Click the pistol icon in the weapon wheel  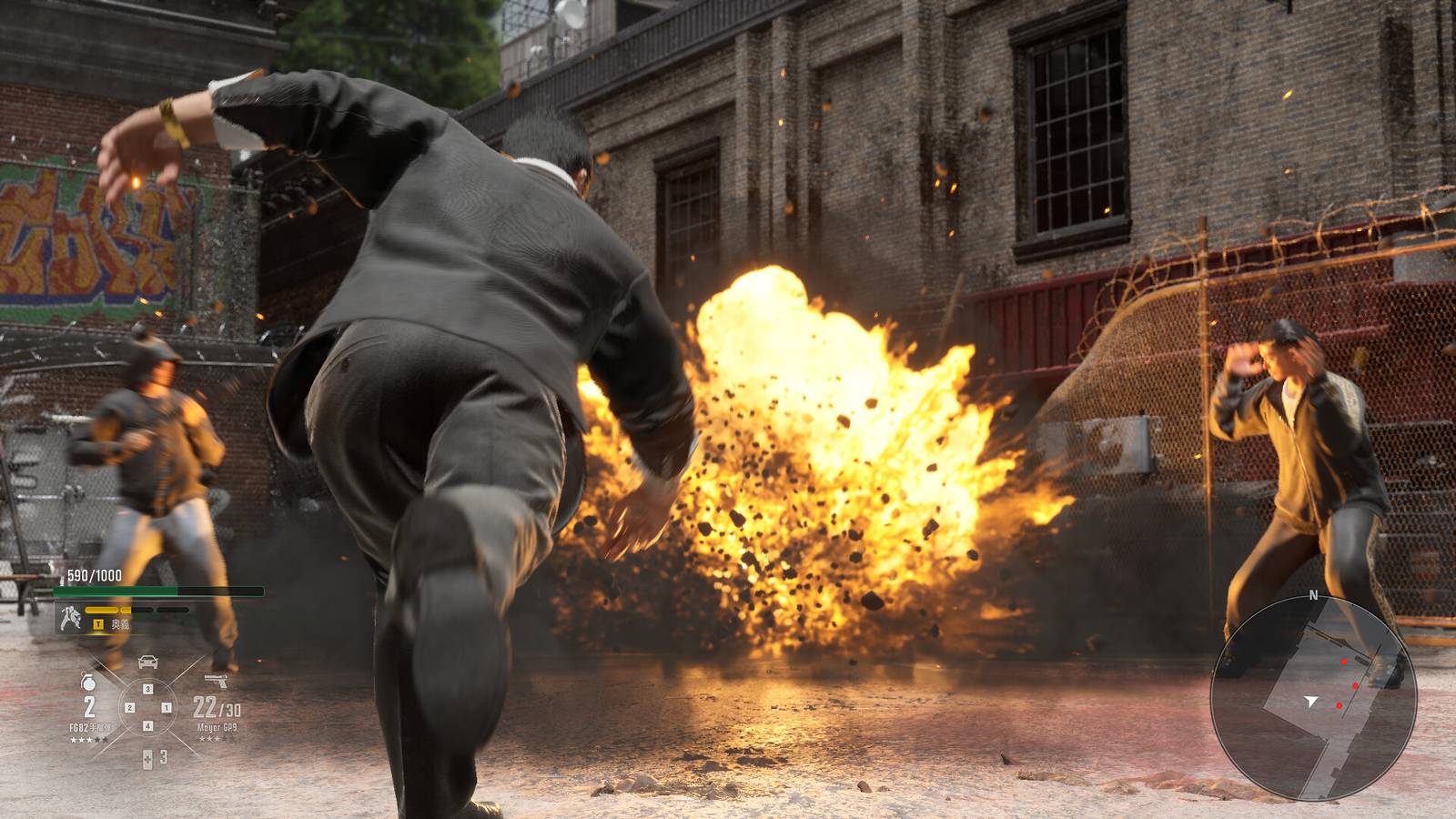pos(216,679)
